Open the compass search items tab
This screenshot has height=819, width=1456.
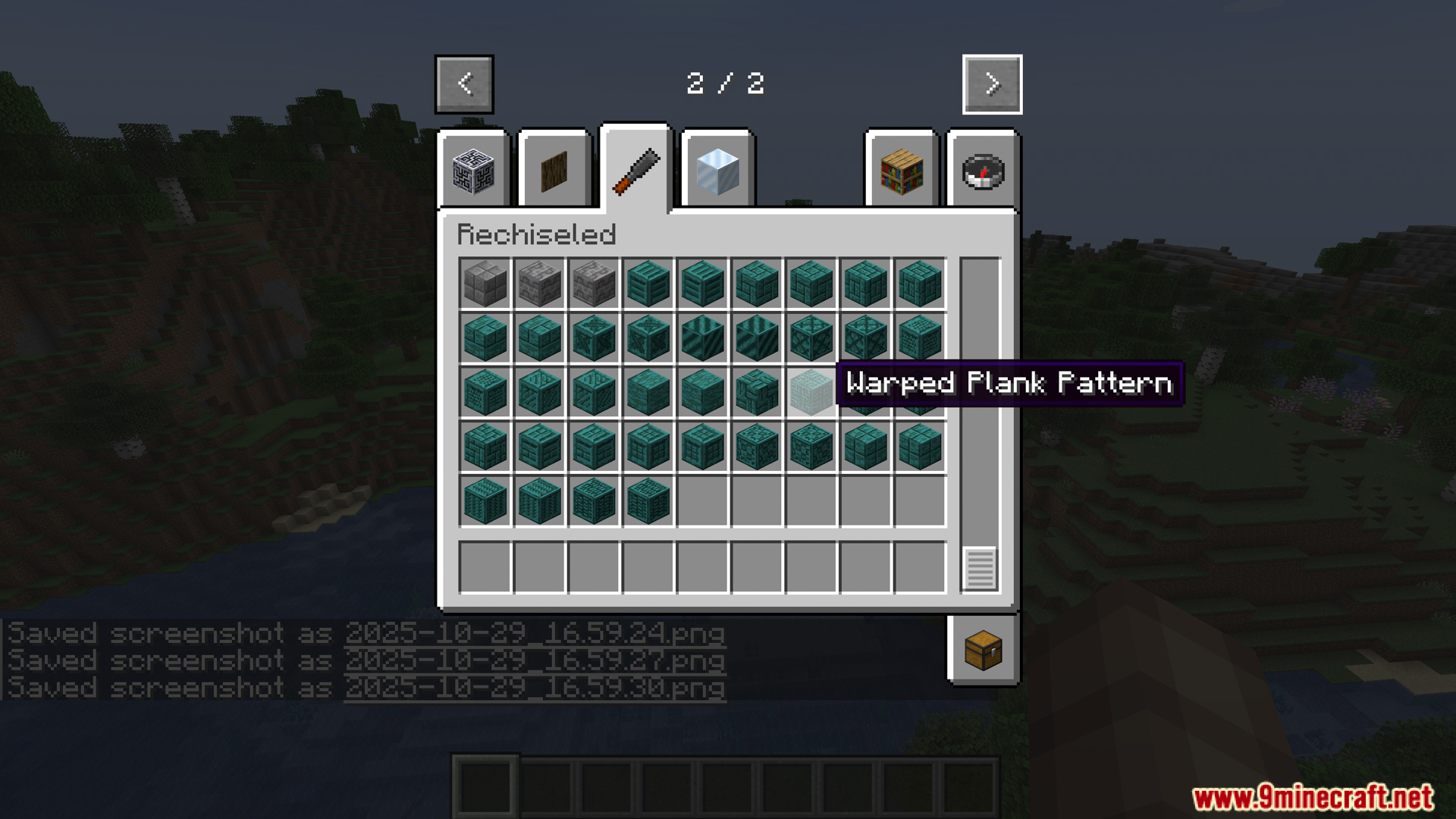point(983,171)
